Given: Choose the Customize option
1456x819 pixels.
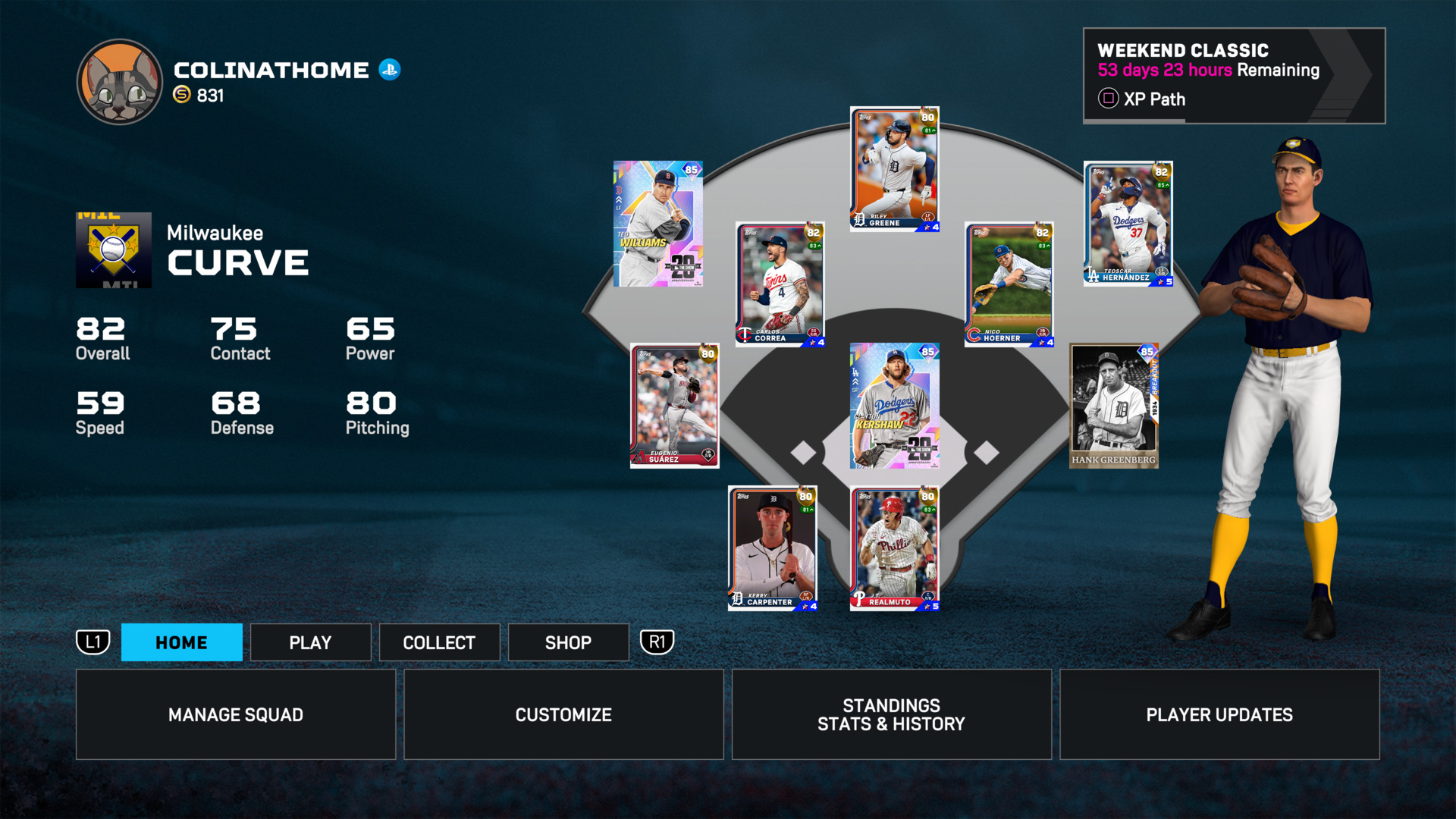Looking at the screenshot, I should [563, 714].
